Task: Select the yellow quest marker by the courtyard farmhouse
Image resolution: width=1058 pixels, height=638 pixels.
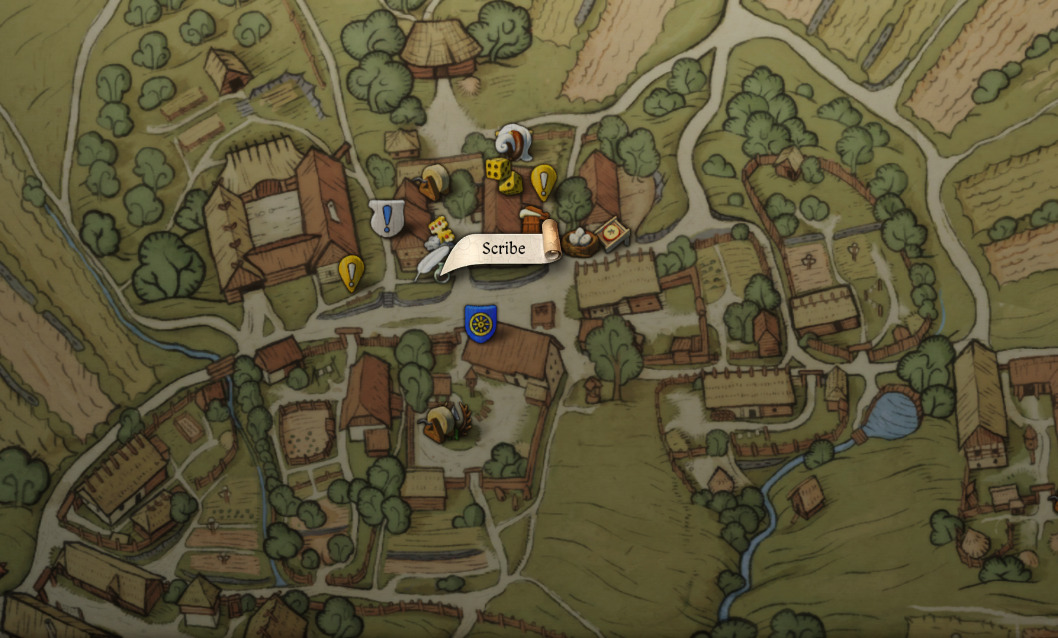Action: [351, 272]
